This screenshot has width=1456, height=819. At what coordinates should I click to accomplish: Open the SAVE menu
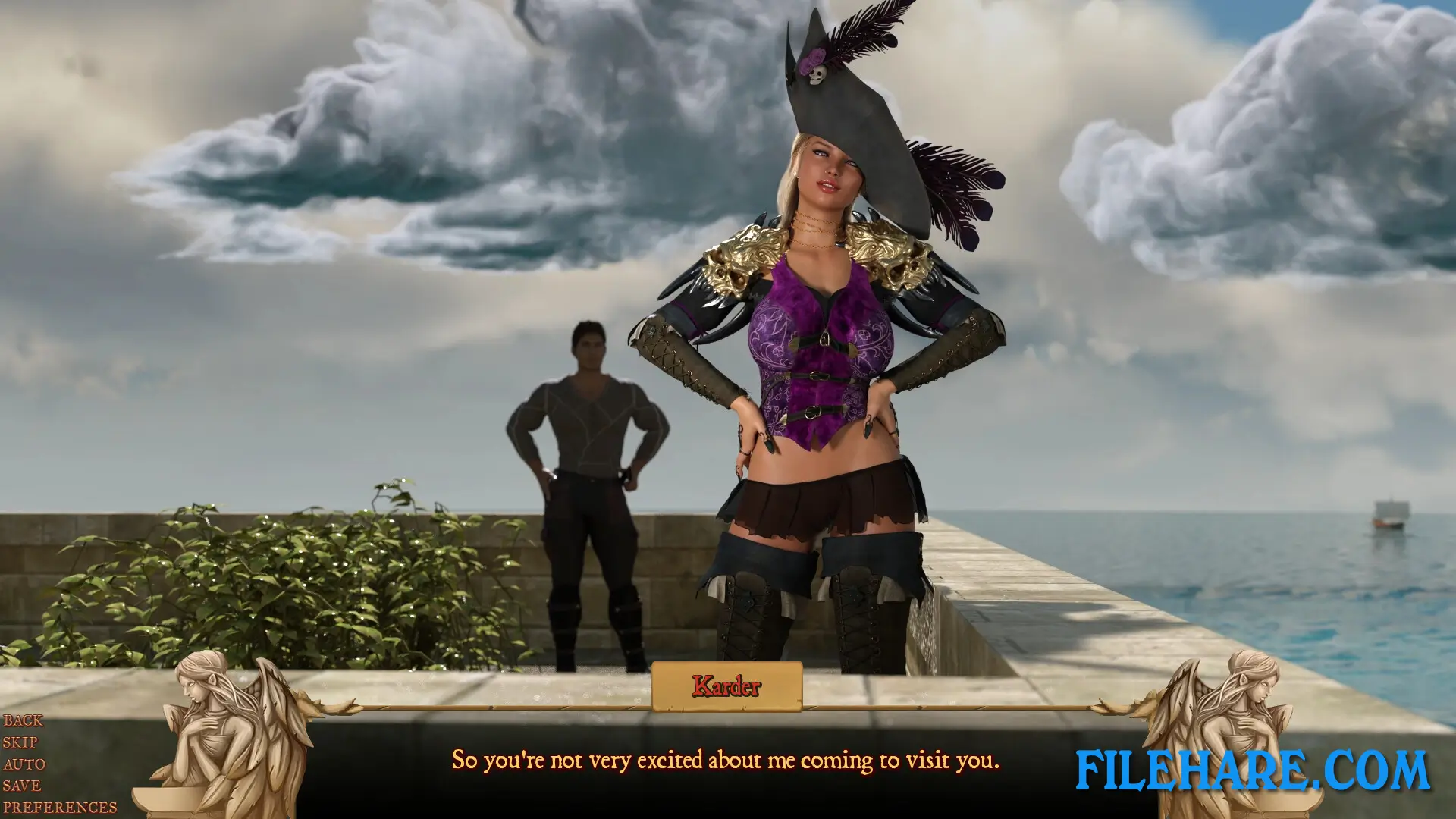pyautogui.click(x=22, y=786)
